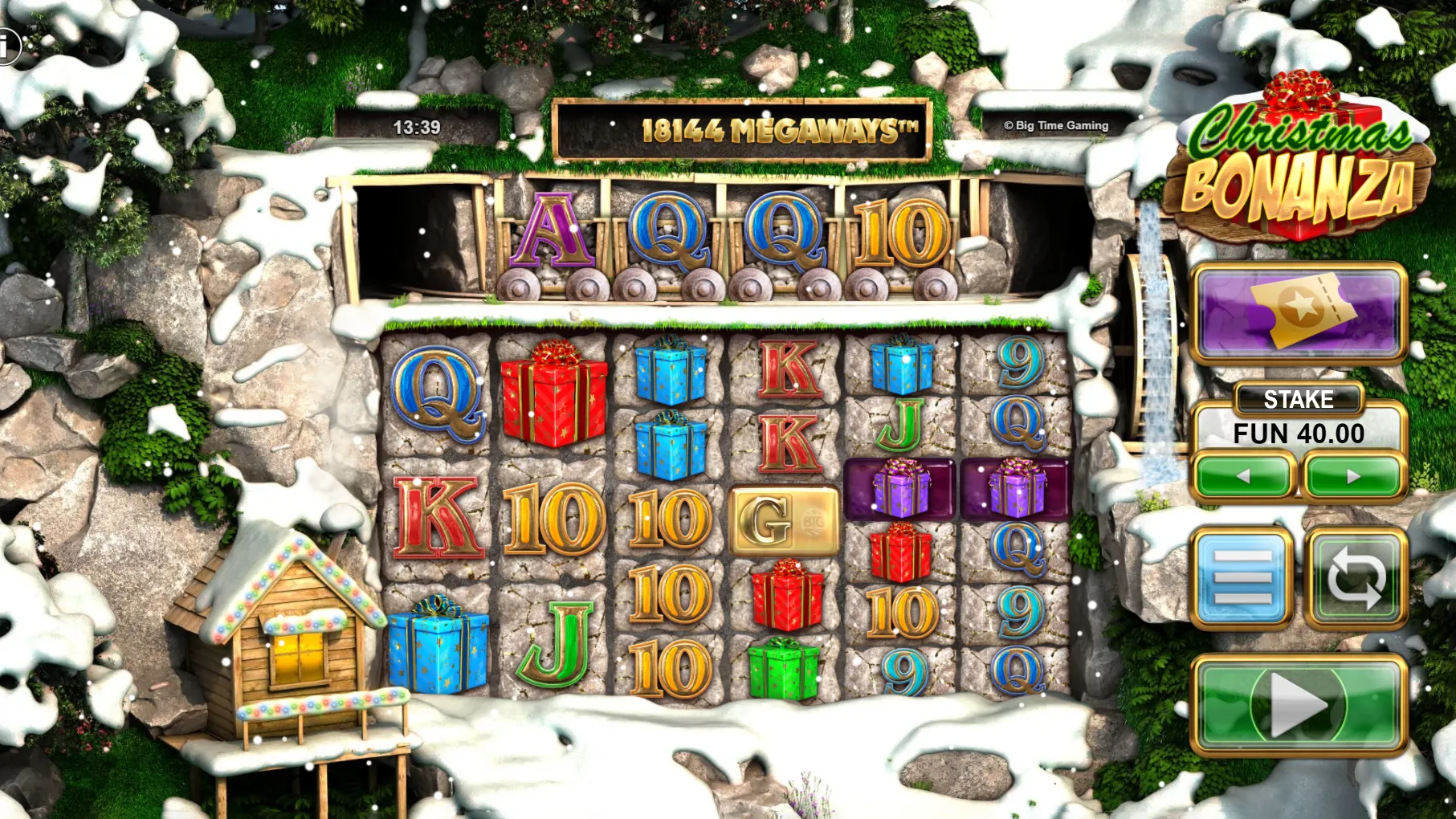Screen dimensions: 1456x819
Task: Open the info icon
Action: [x=6, y=47]
